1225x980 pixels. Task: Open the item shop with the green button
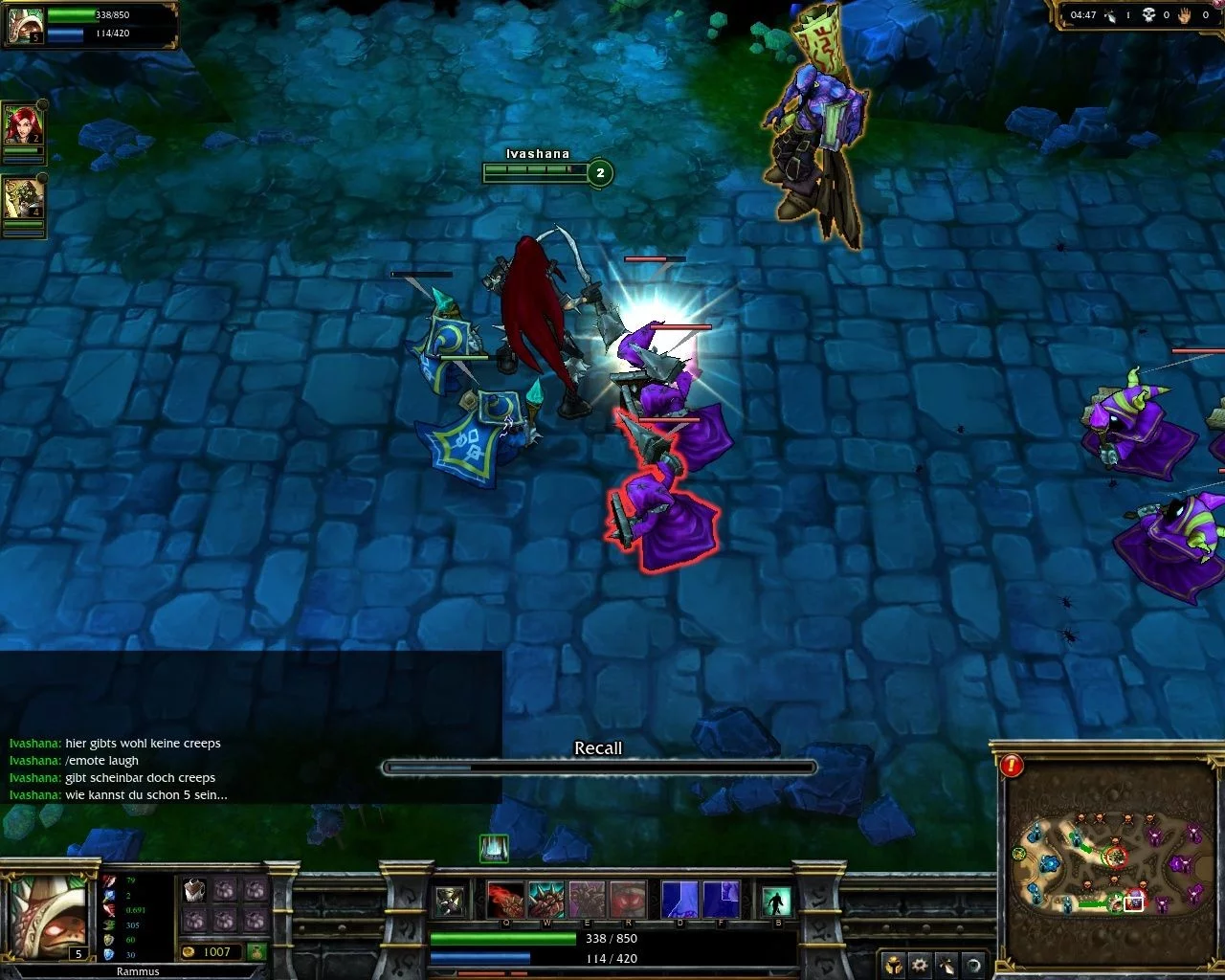click(x=256, y=951)
